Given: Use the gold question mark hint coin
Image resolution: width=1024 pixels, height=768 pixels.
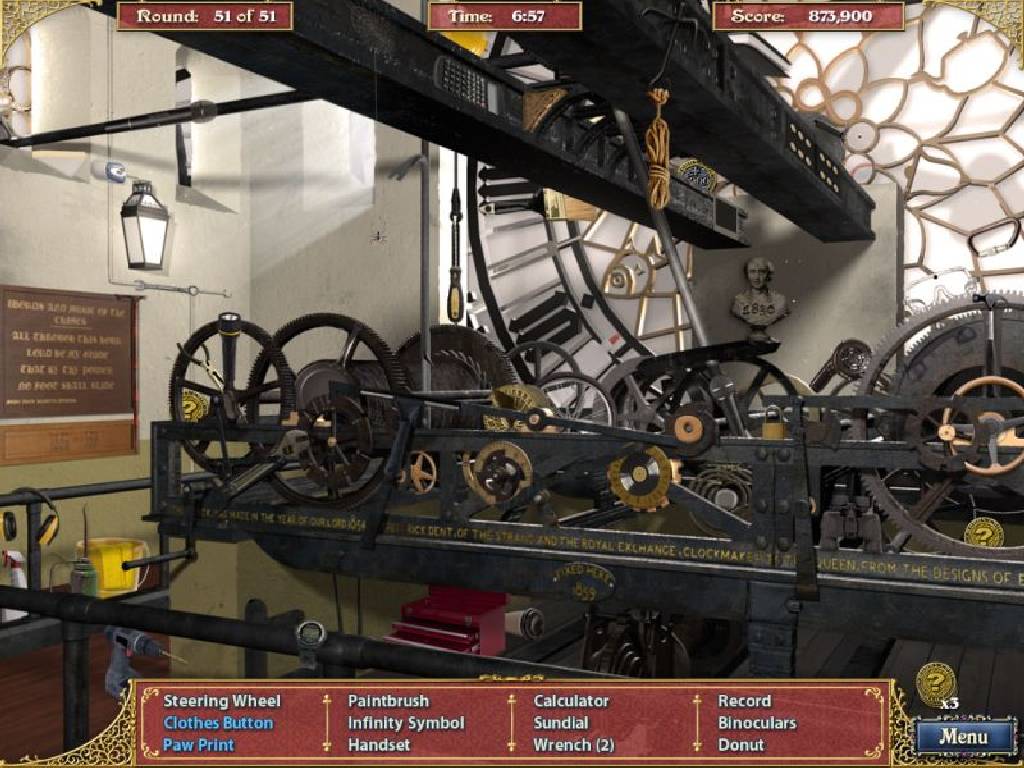Looking at the screenshot, I should tap(936, 682).
